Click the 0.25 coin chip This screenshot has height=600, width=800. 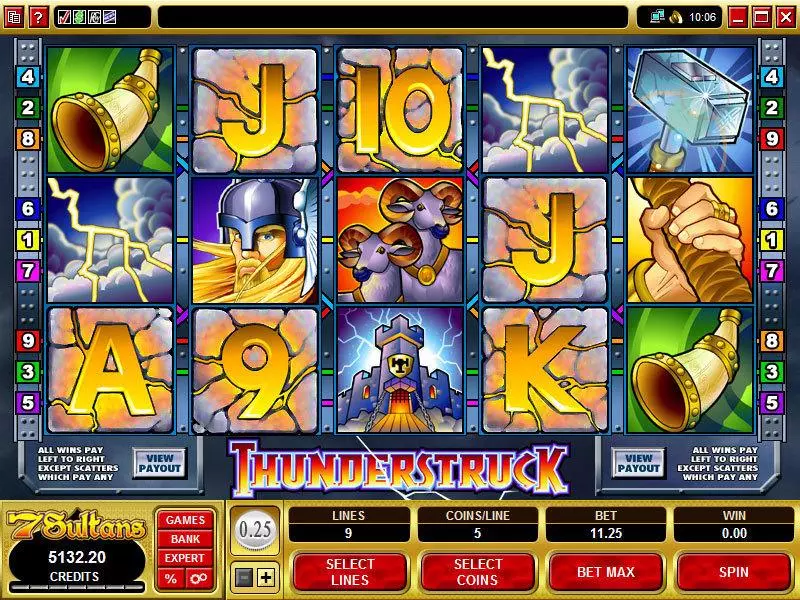pos(255,530)
